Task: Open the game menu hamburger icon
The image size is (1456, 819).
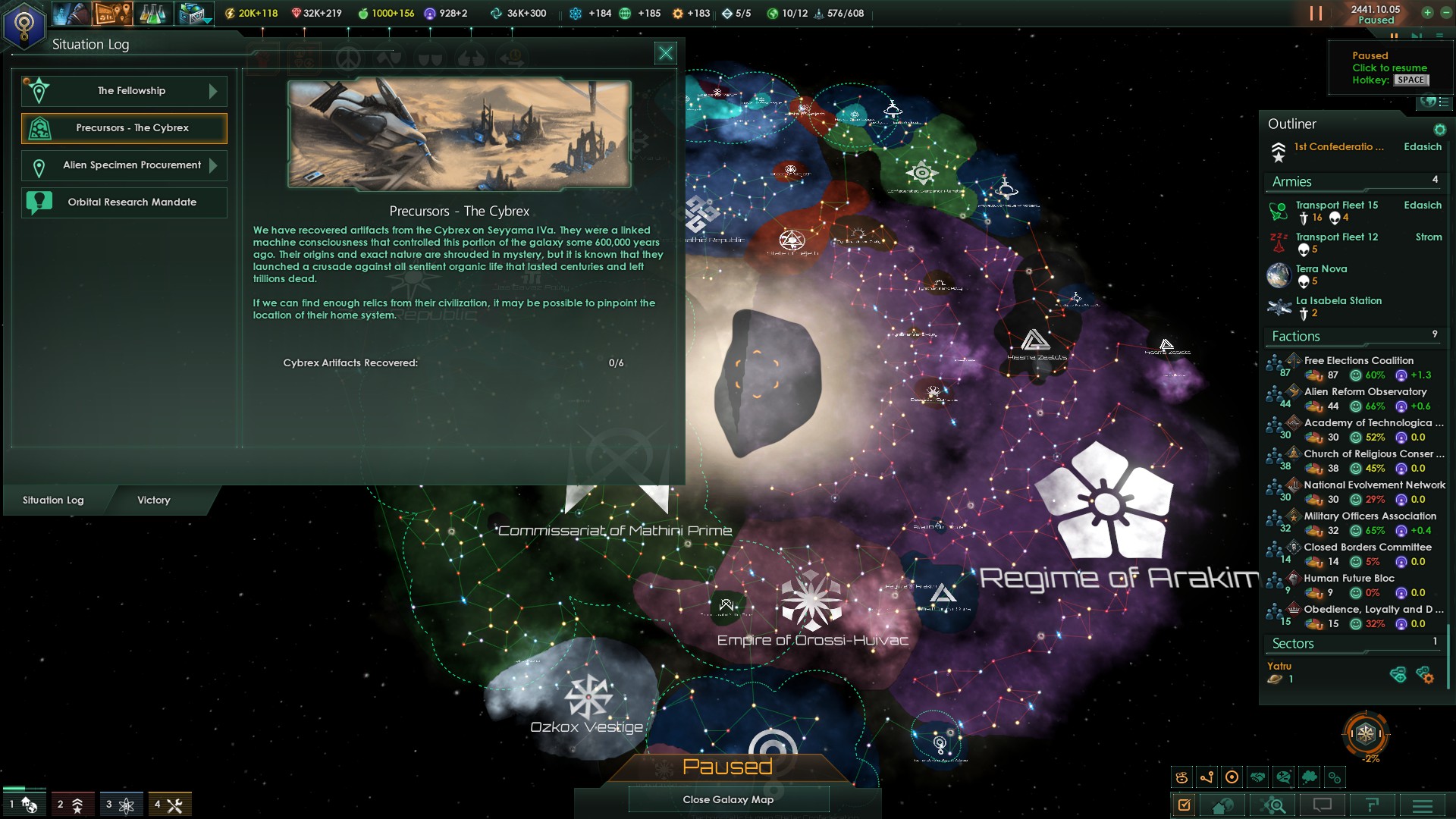Action: (1423, 804)
